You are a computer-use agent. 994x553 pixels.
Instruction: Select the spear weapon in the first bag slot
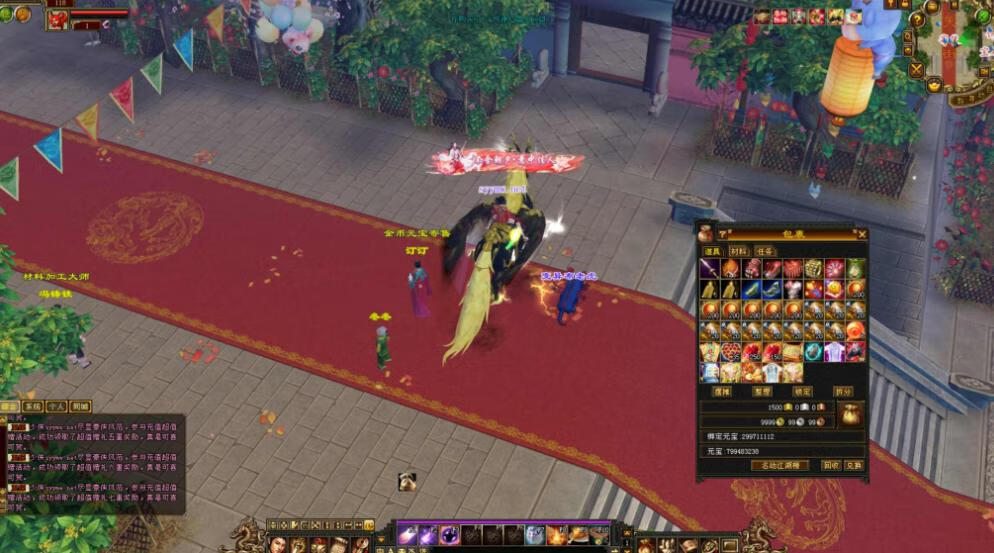click(710, 269)
